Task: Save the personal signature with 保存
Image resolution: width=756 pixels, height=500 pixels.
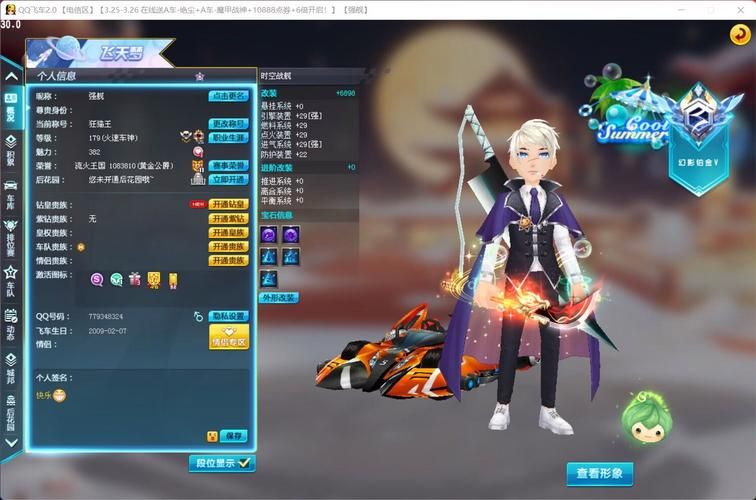Action: 233,436
